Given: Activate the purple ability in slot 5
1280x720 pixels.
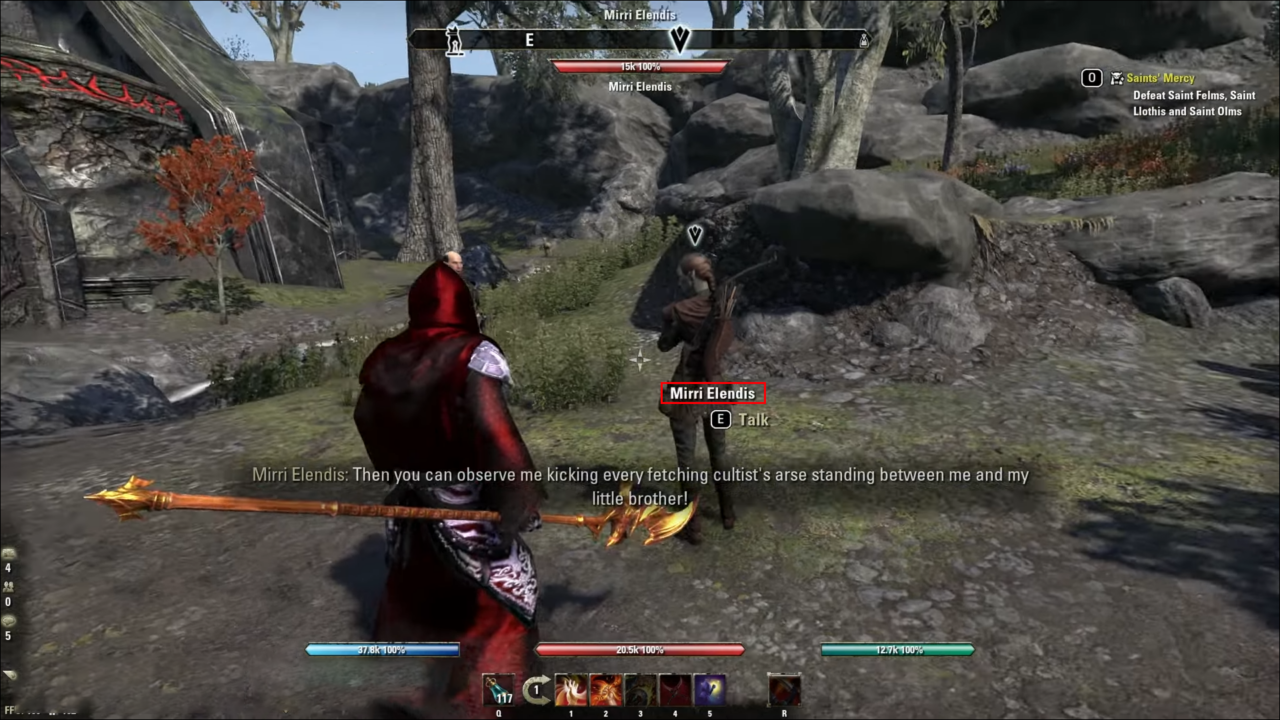Looking at the screenshot, I should click(x=710, y=690).
